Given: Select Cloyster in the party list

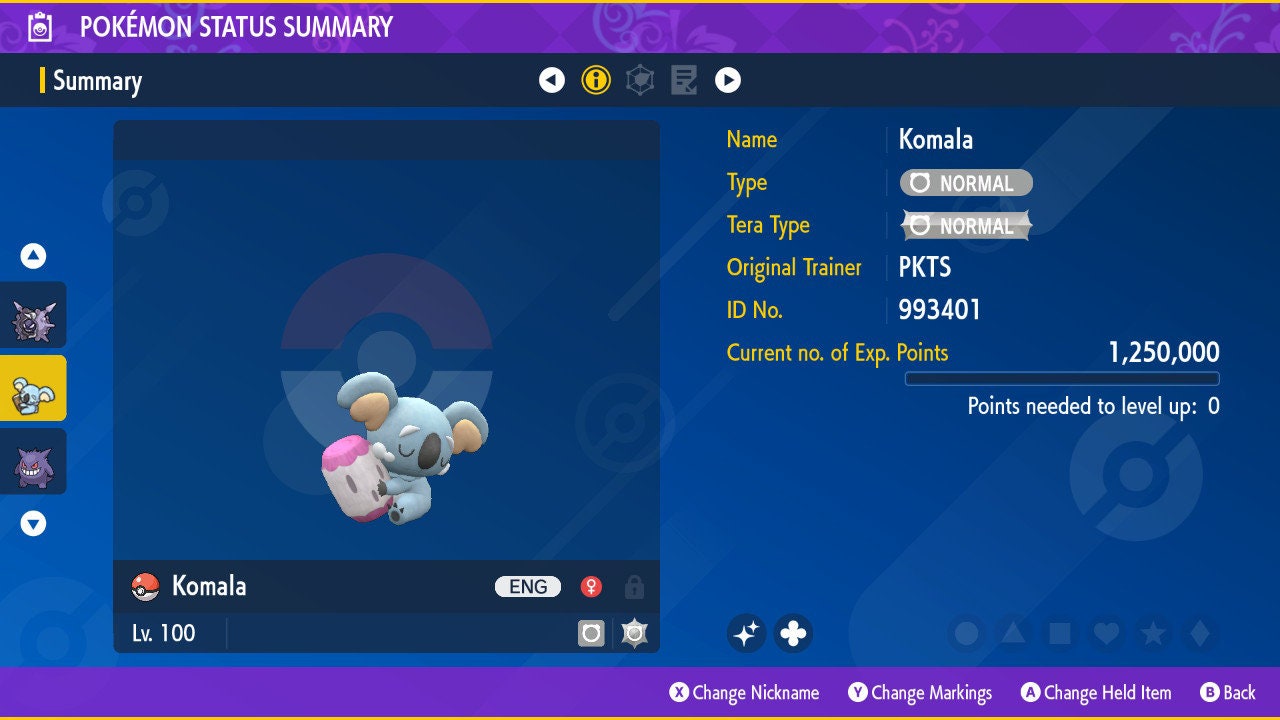Looking at the screenshot, I should [33, 315].
